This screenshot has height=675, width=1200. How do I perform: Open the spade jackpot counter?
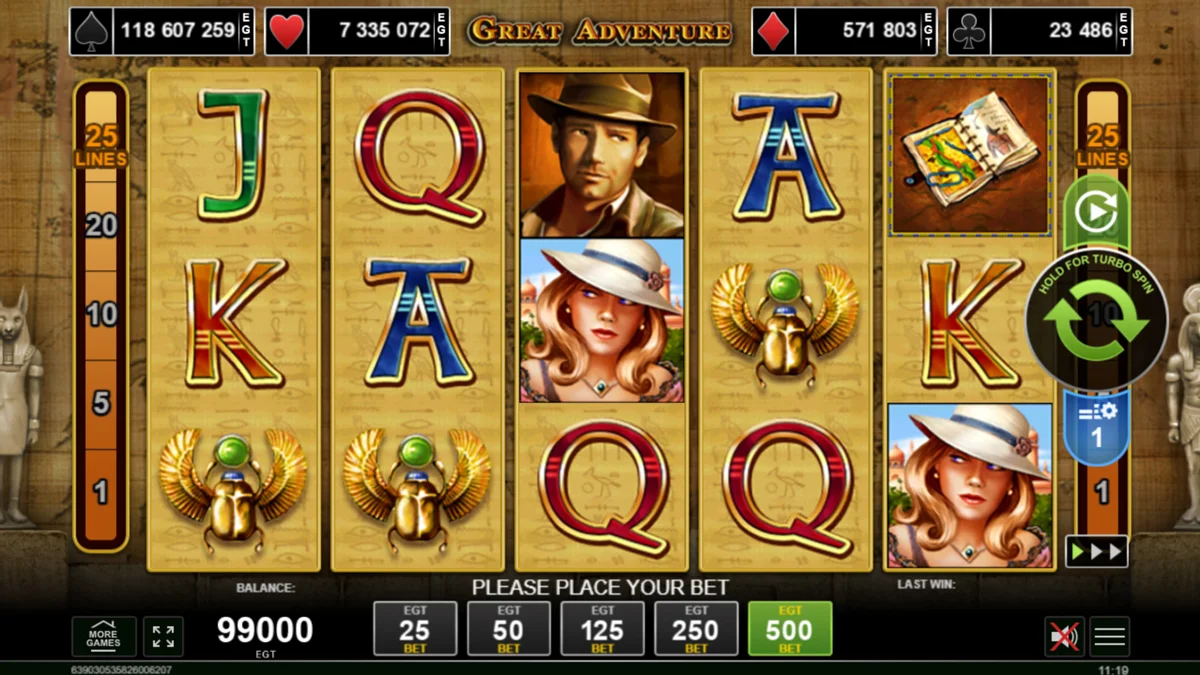click(162, 31)
